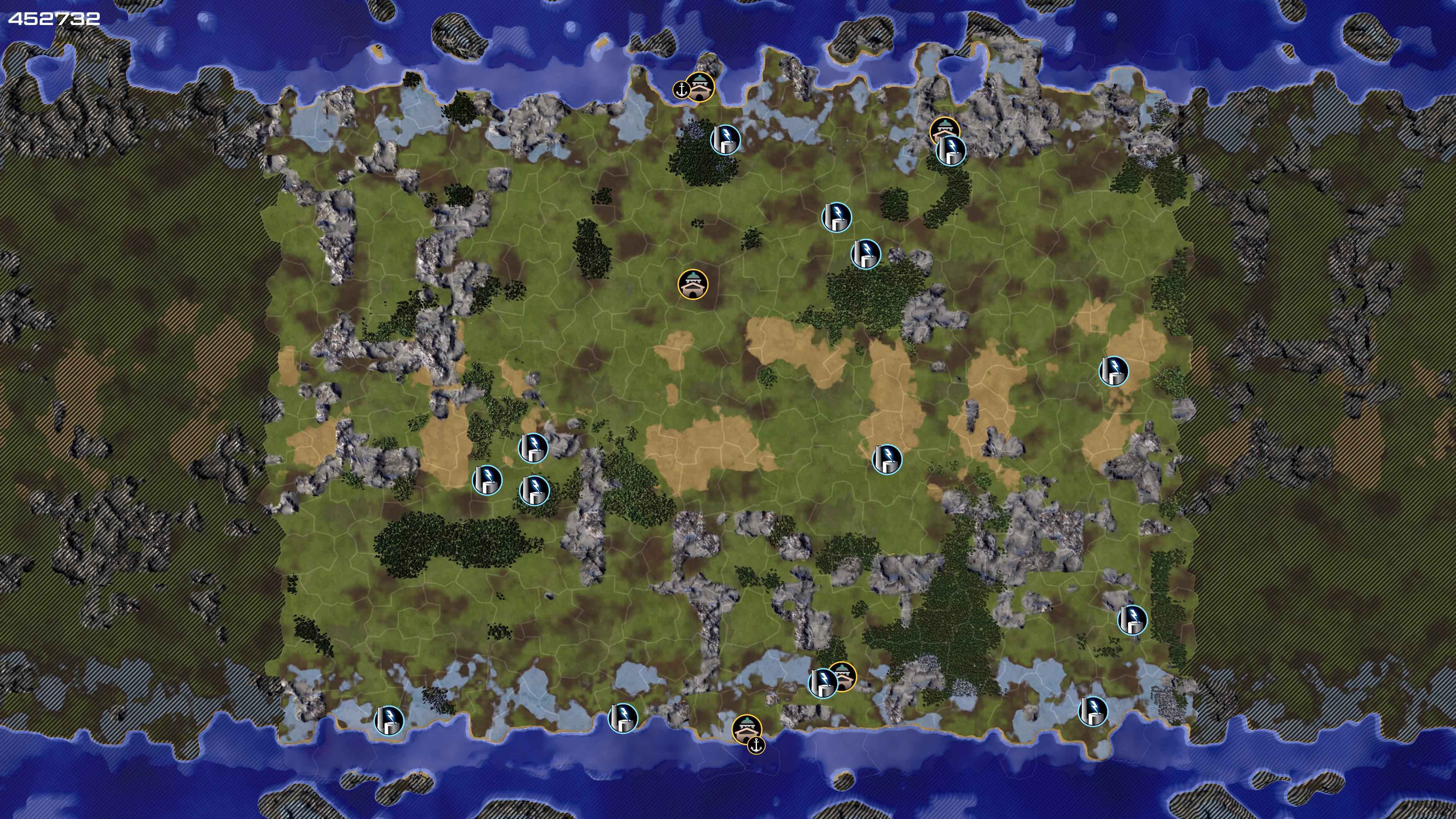Open the city marker beside the southern anchor
The width and height of the screenshot is (1456, 819).
click(x=746, y=728)
